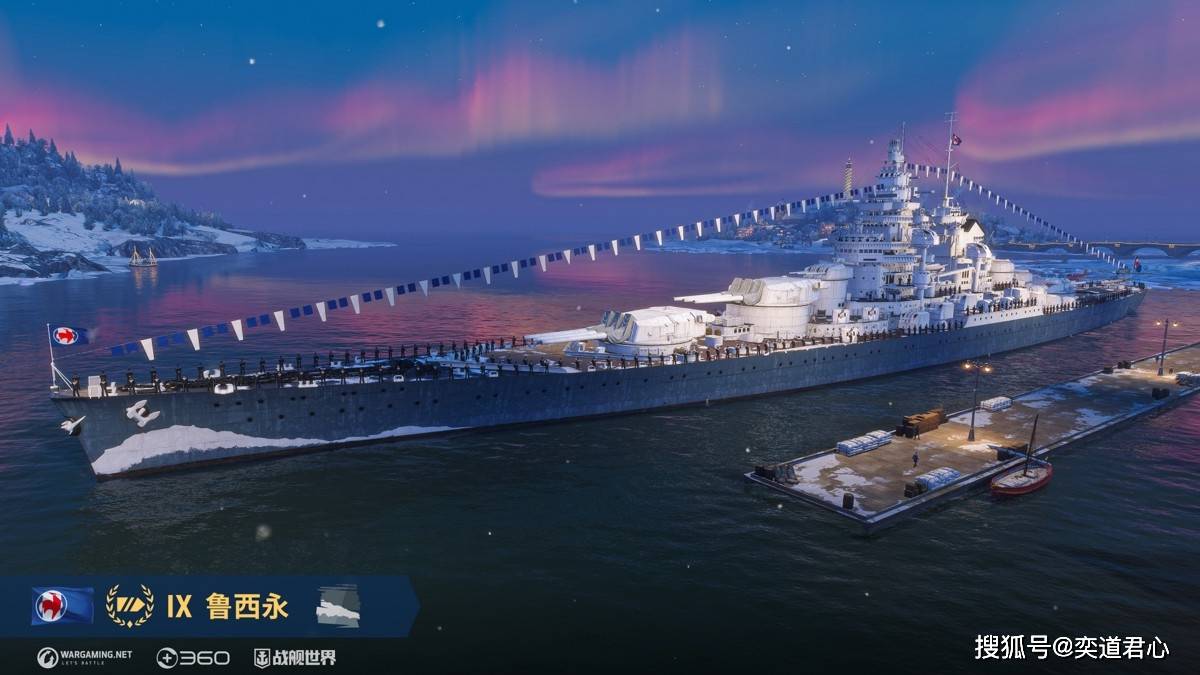Viewport: 1200px width, 675px height.
Task: Click the 鲁西永 ship name label
Action: [247, 606]
